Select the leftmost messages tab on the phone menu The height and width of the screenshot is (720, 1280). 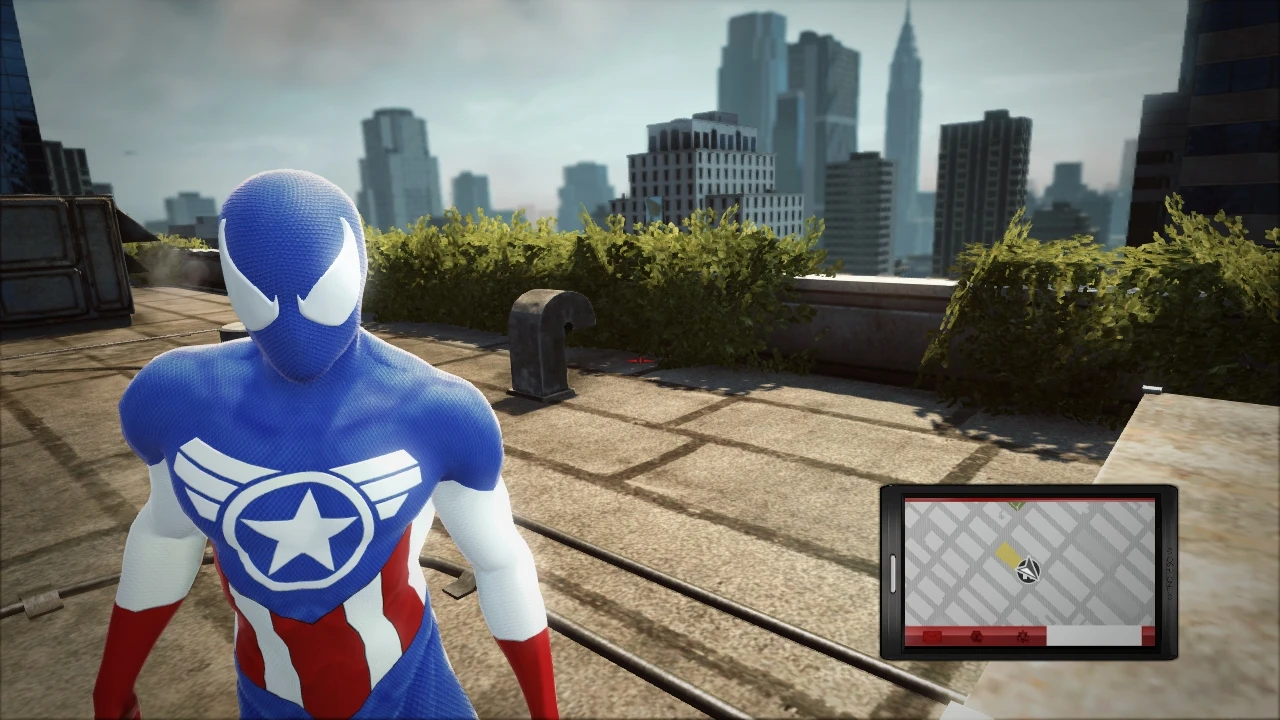click(x=930, y=637)
